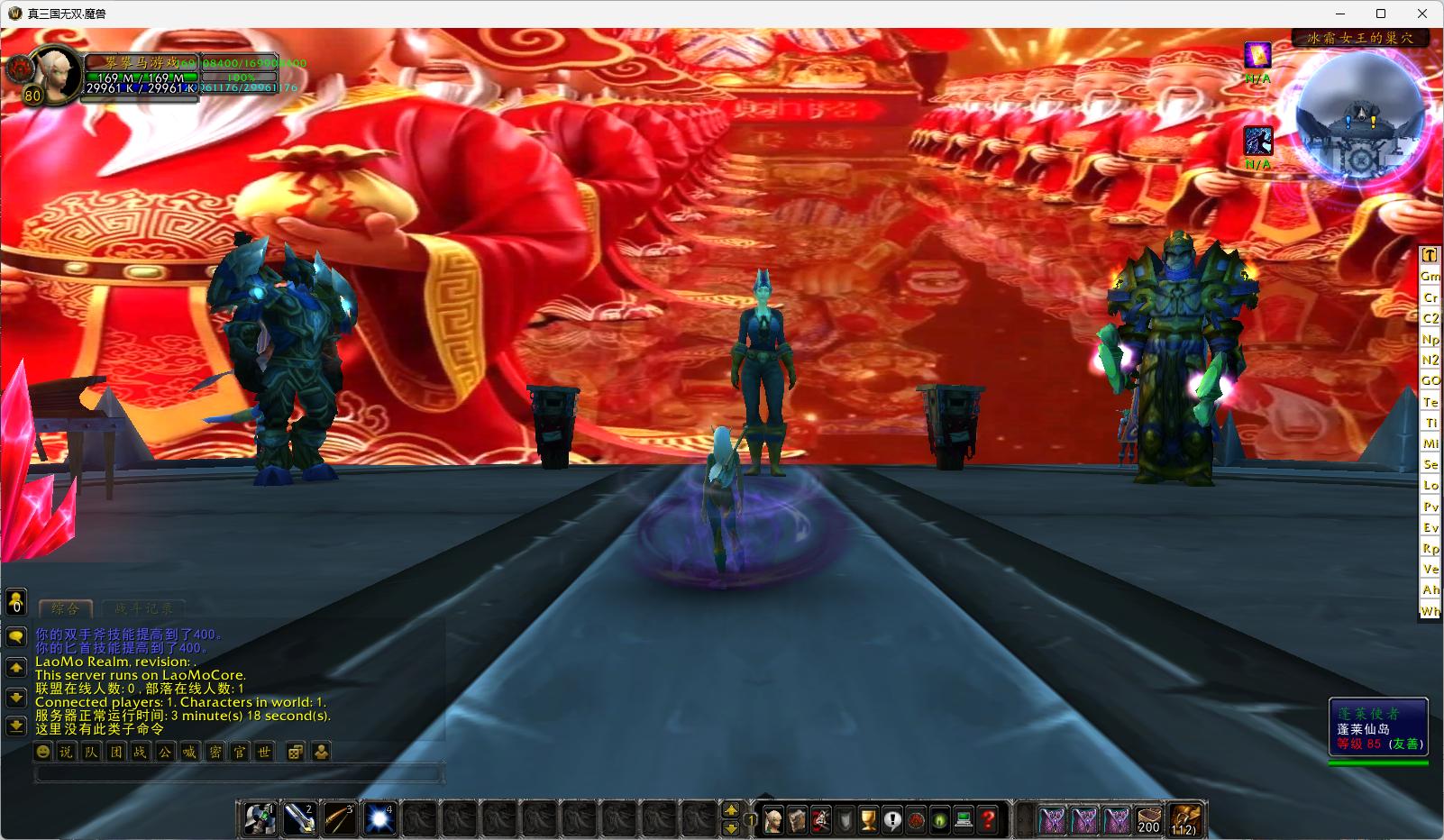The width and height of the screenshot is (1444, 840).
Task: Choose the 喊 yell channel button
Action: [189, 752]
